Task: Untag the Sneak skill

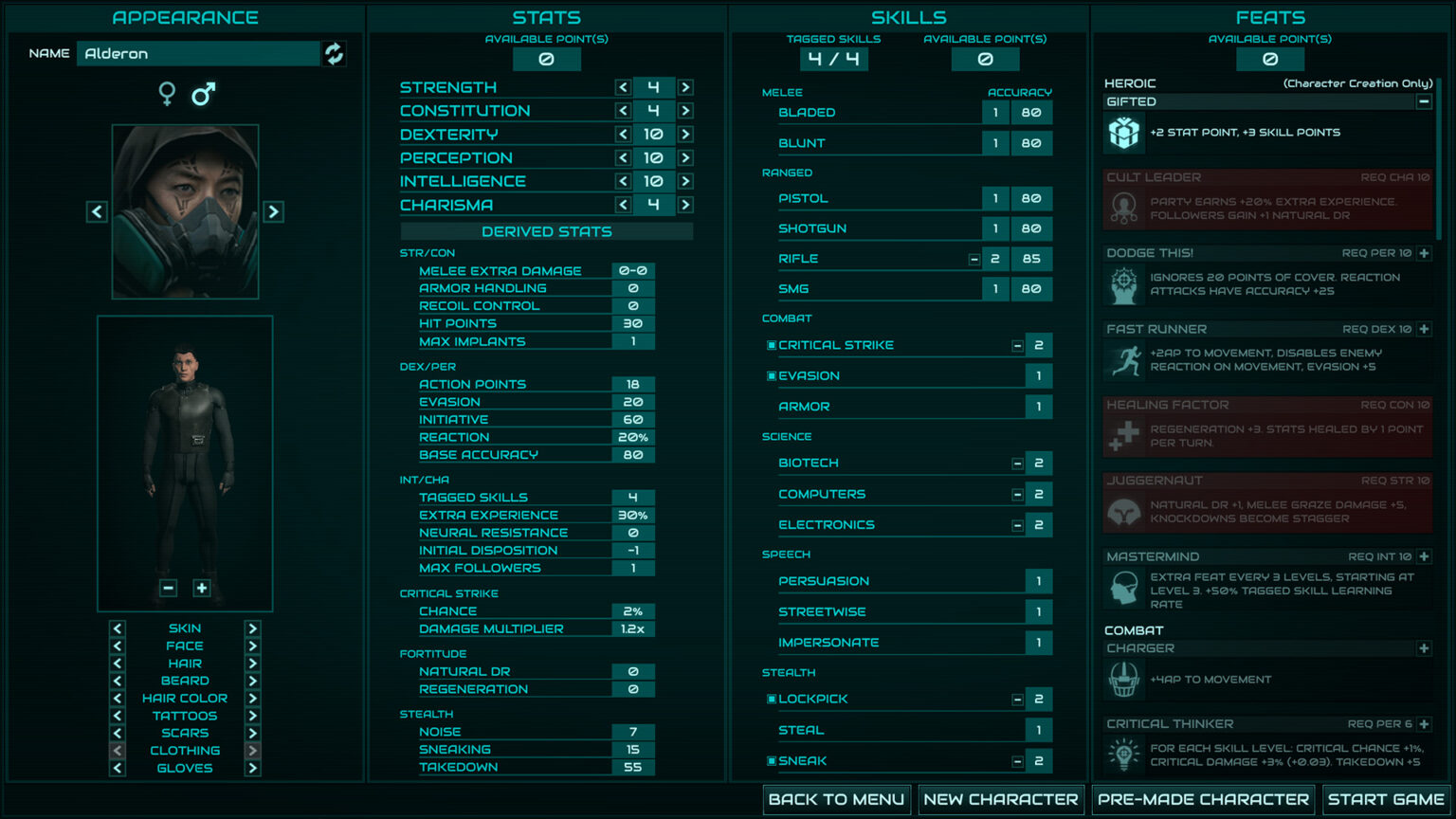Action: point(773,760)
